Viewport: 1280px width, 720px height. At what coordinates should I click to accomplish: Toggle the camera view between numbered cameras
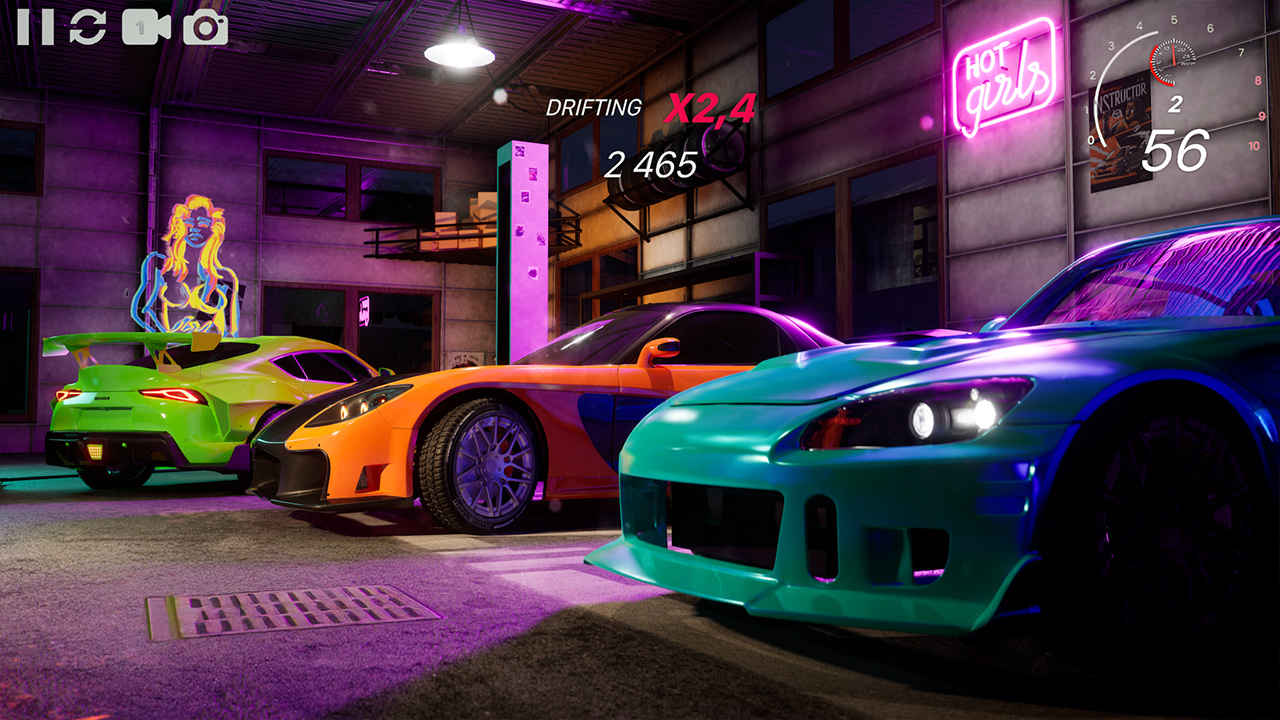pyautogui.click(x=148, y=25)
